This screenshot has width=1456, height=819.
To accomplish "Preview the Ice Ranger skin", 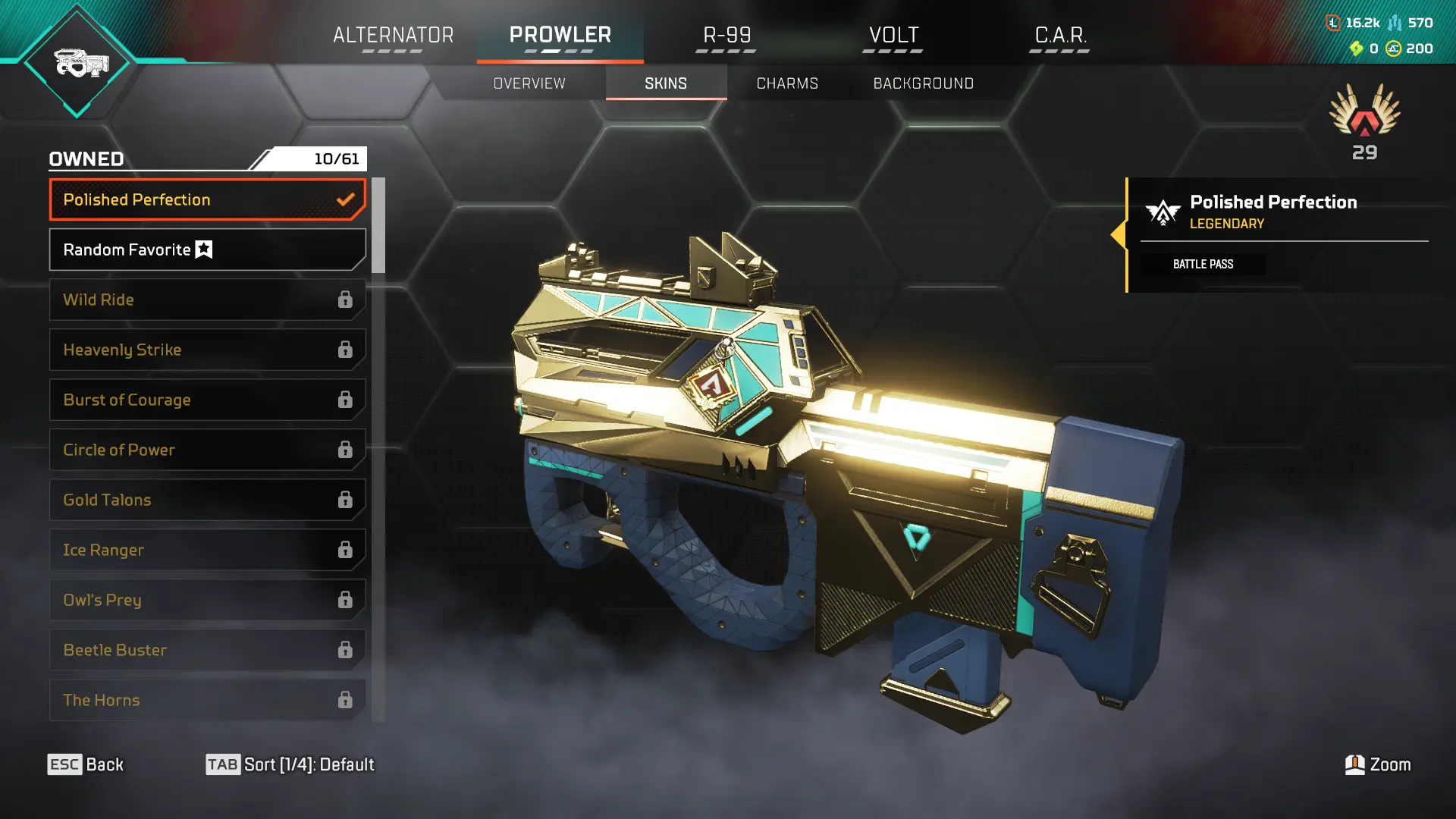I will tap(207, 550).
